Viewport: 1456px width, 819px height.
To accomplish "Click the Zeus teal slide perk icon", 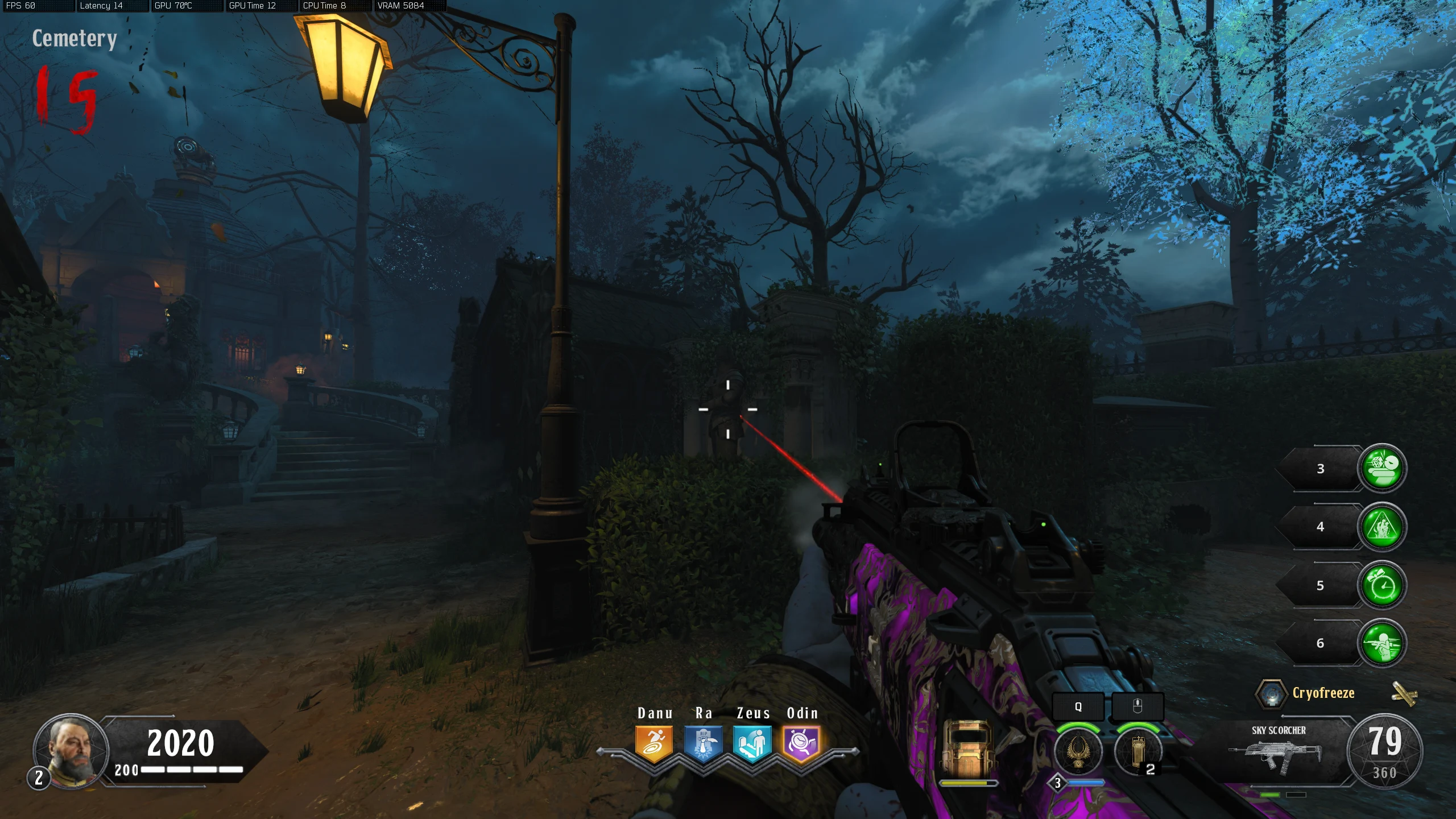I will click(752, 743).
